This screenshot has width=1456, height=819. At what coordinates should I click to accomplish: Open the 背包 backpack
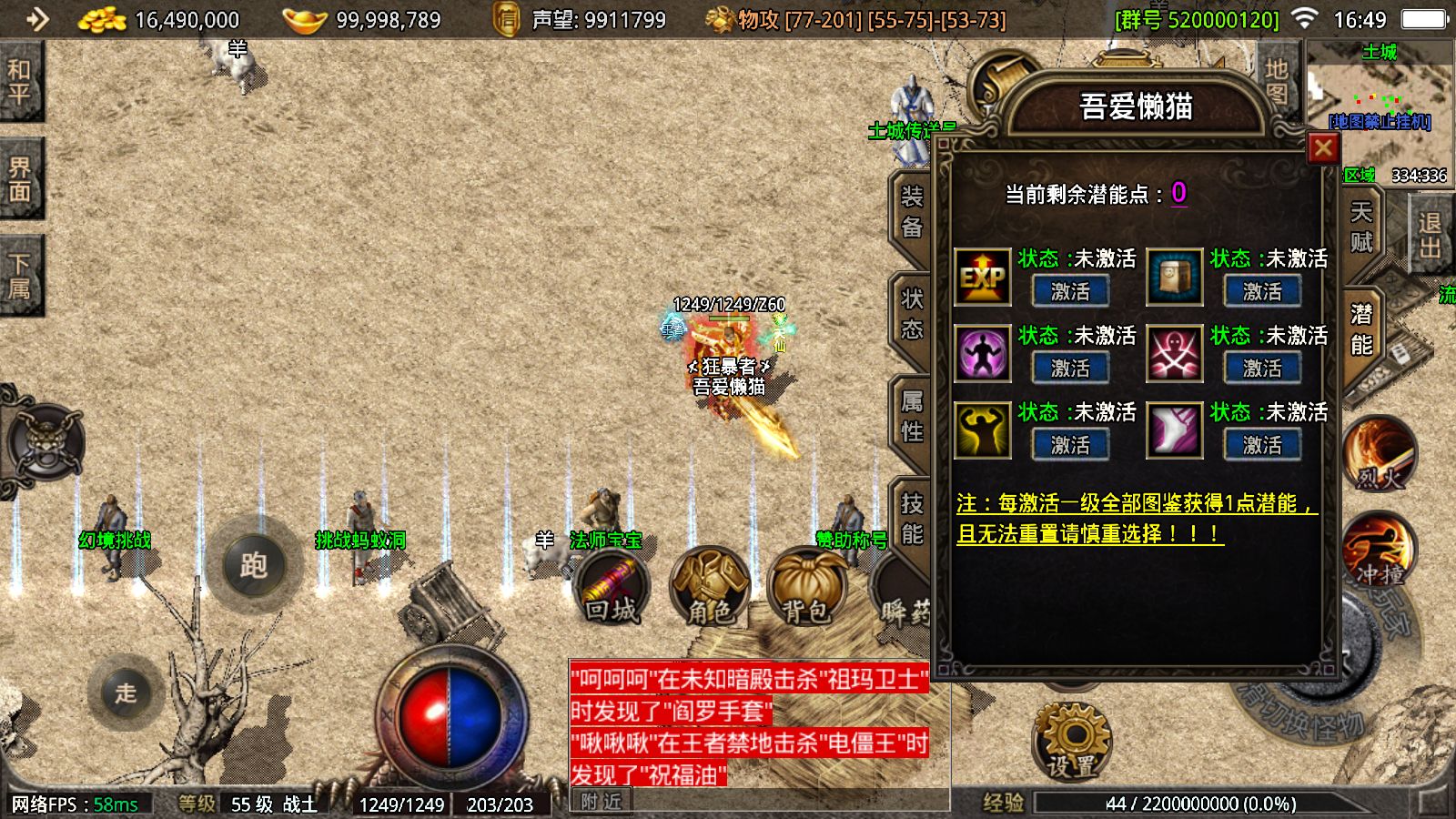805,587
